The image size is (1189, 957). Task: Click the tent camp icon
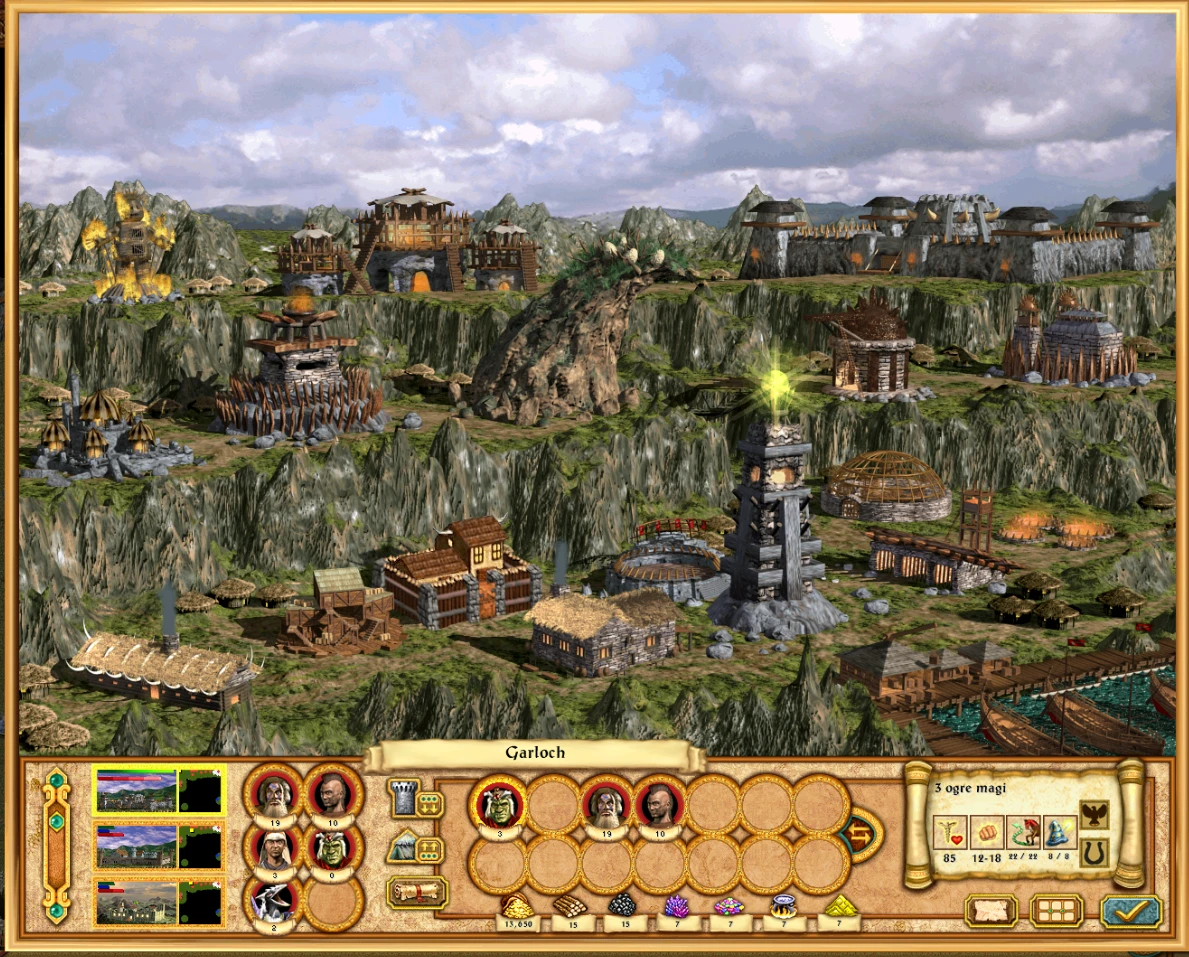[x=403, y=847]
